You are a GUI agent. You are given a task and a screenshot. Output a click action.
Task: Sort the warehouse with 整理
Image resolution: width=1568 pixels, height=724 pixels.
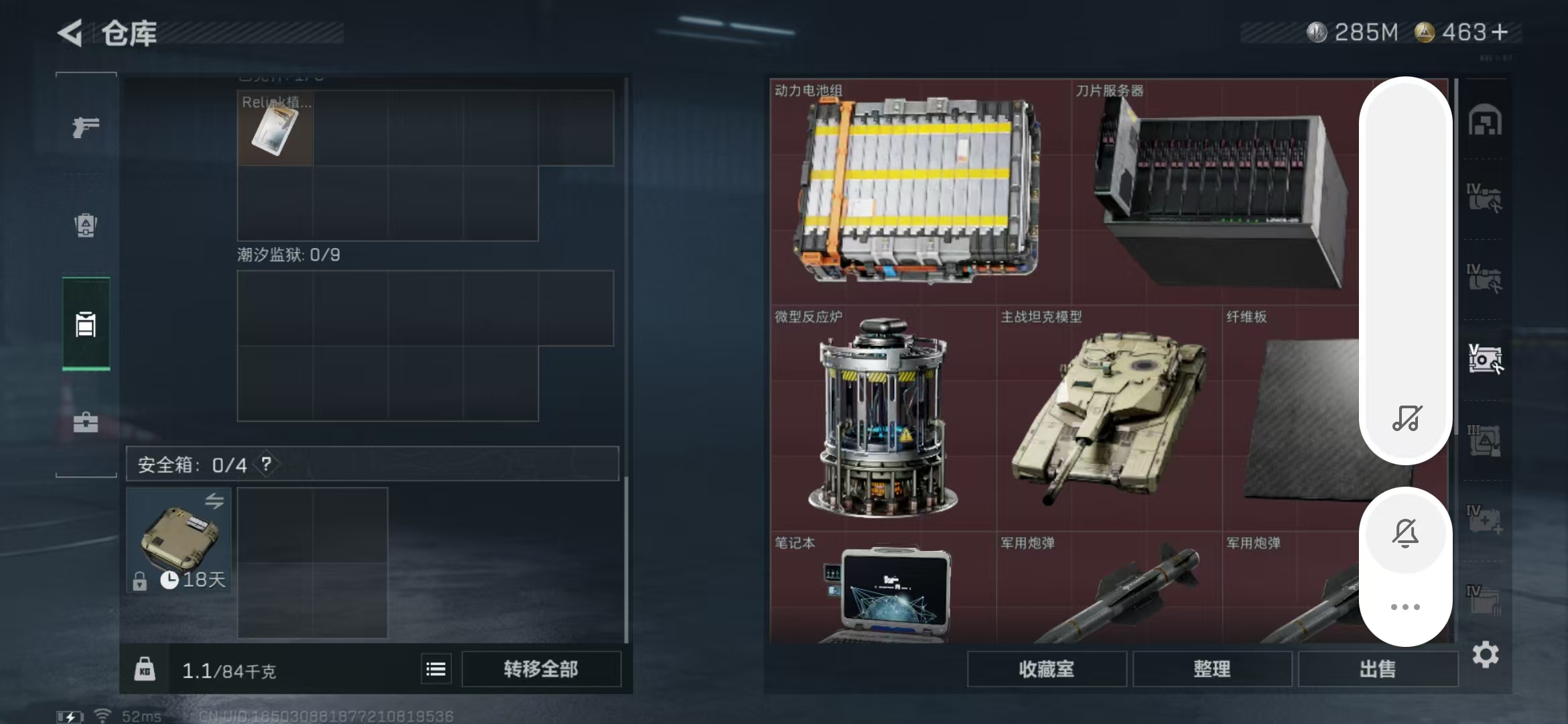(x=1212, y=669)
